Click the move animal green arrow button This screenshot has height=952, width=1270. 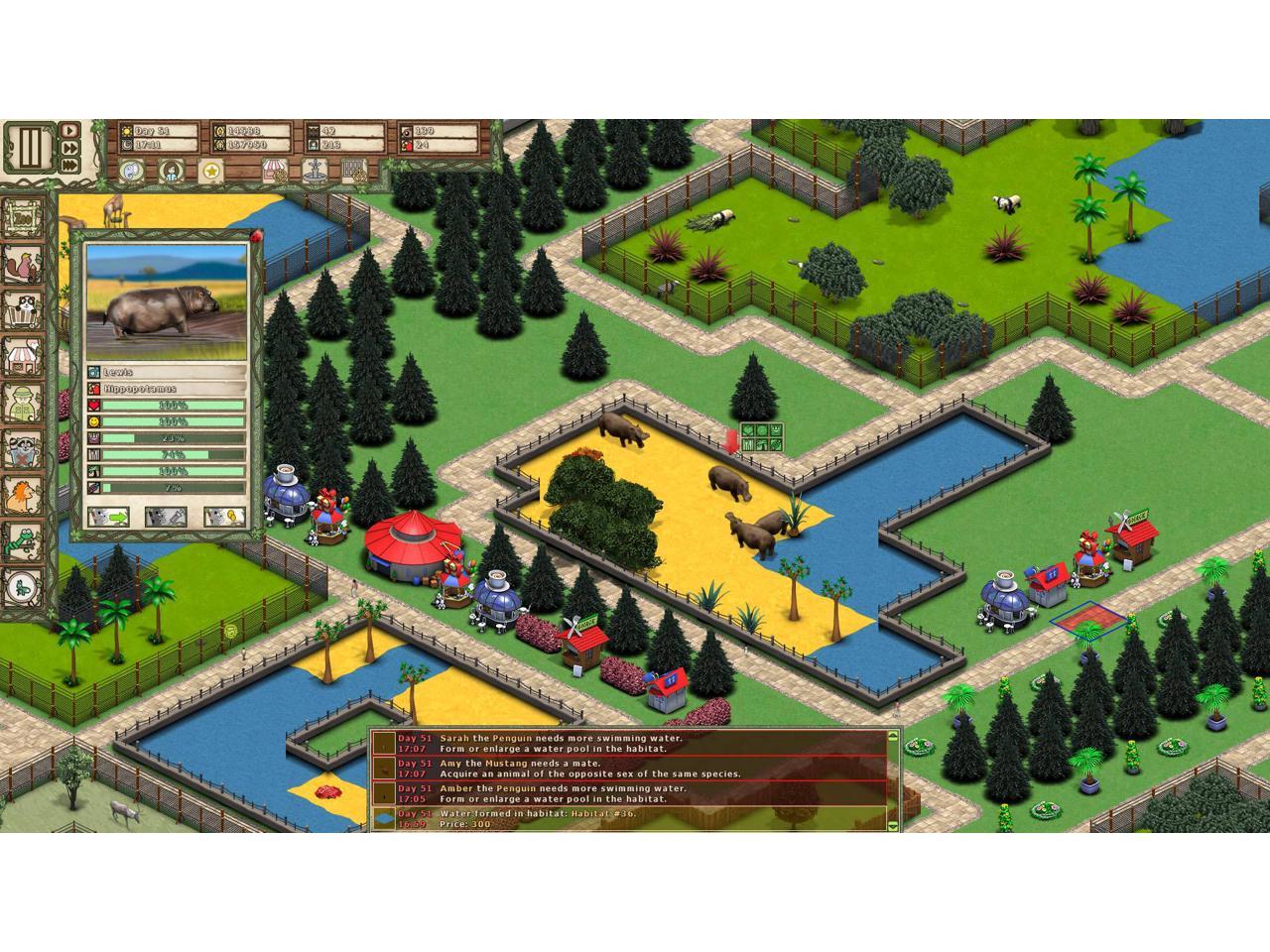click(108, 517)
